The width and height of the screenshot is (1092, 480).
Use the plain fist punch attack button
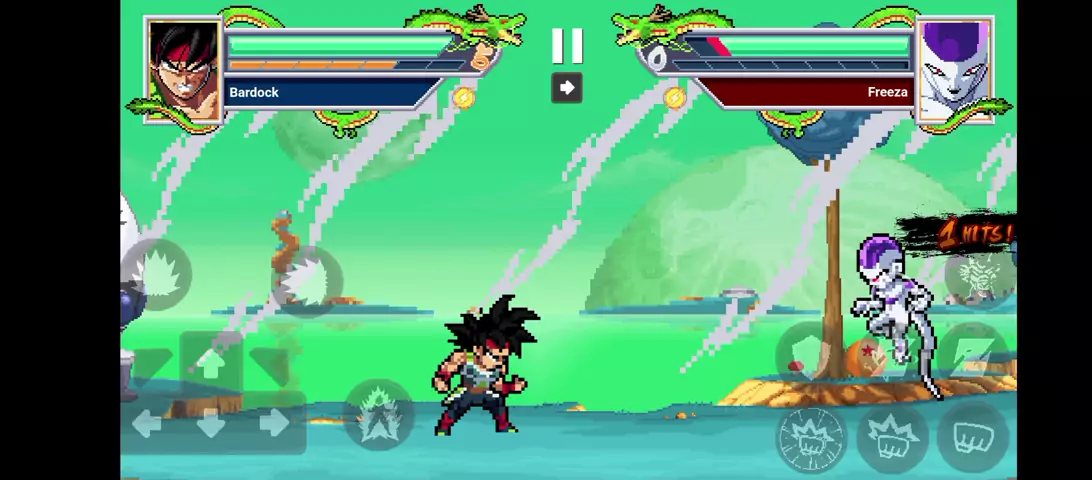pyautogui.click(x=971, y=439)
